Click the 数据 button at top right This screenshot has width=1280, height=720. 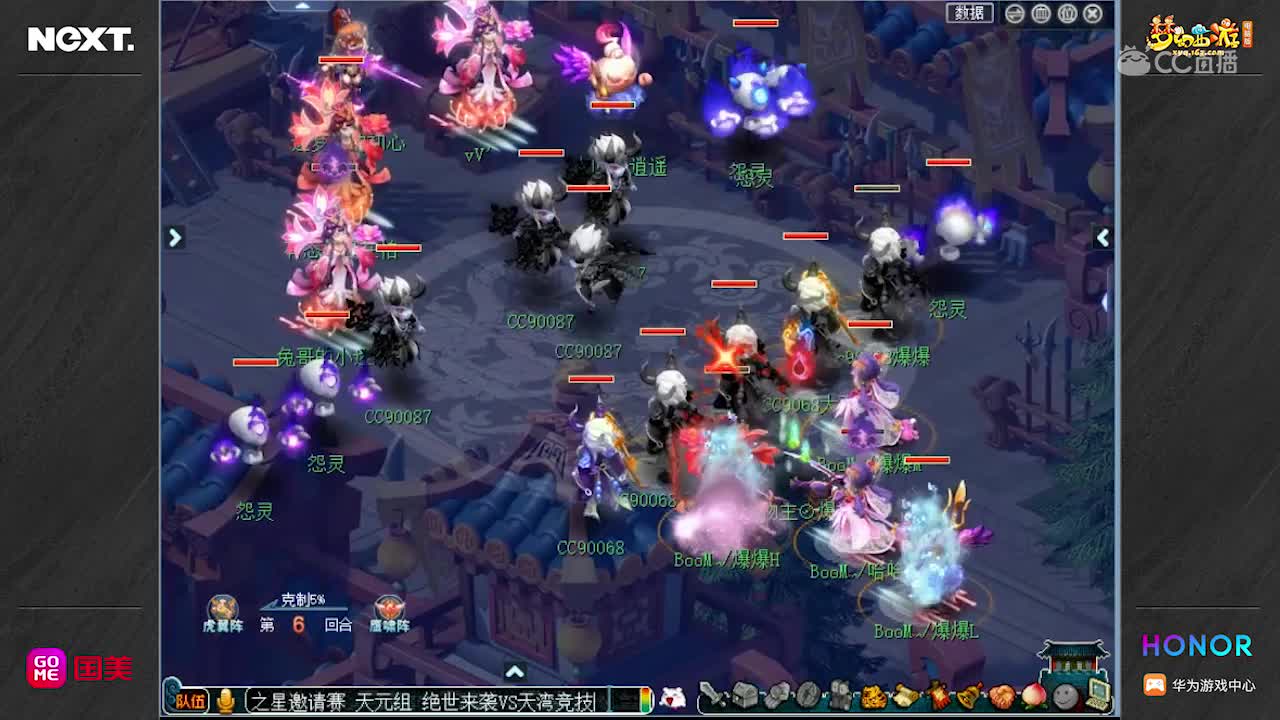[968, 13]
